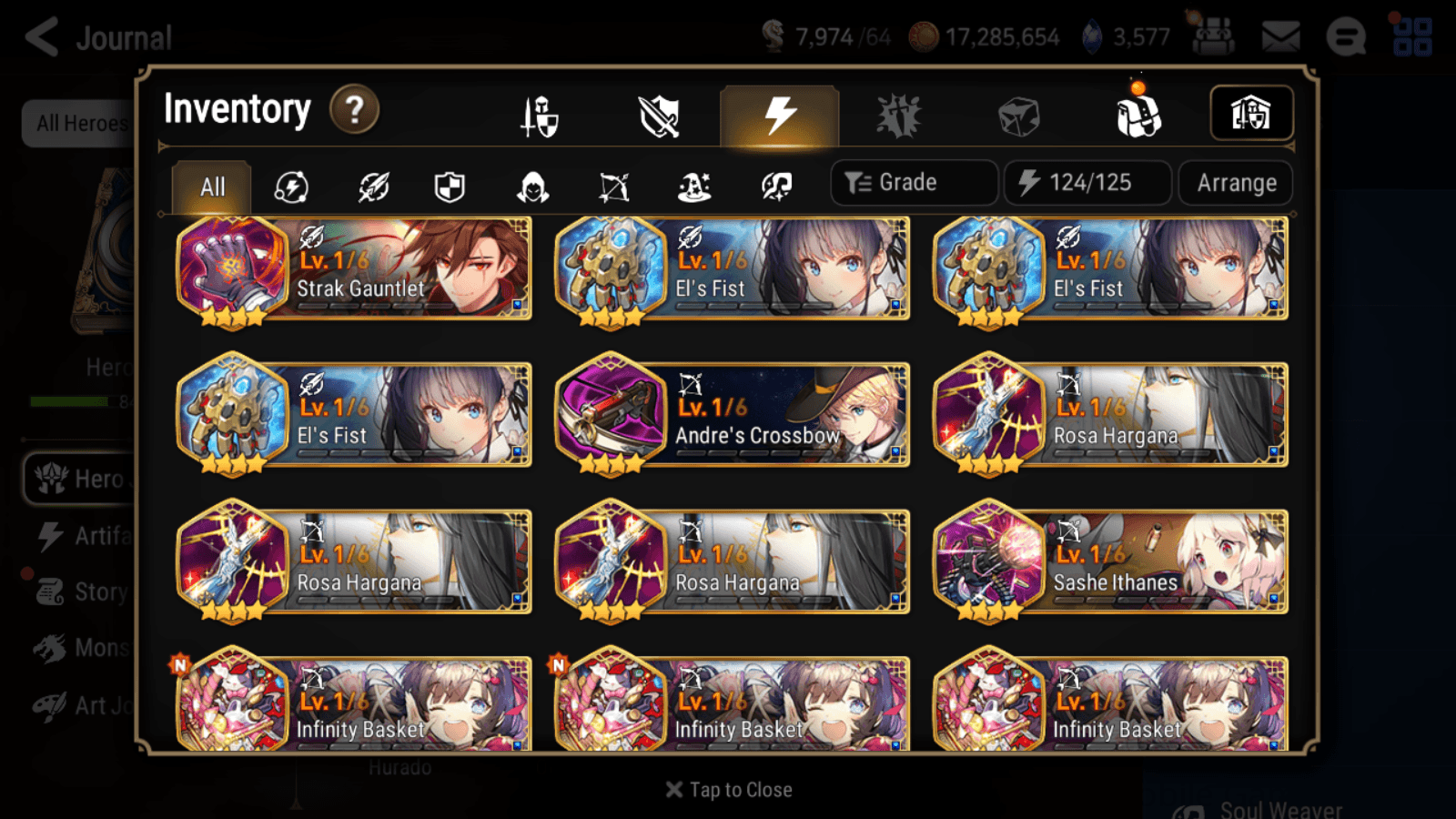
Task: Open the mail envelope icon
Action: click(1279, 36)
